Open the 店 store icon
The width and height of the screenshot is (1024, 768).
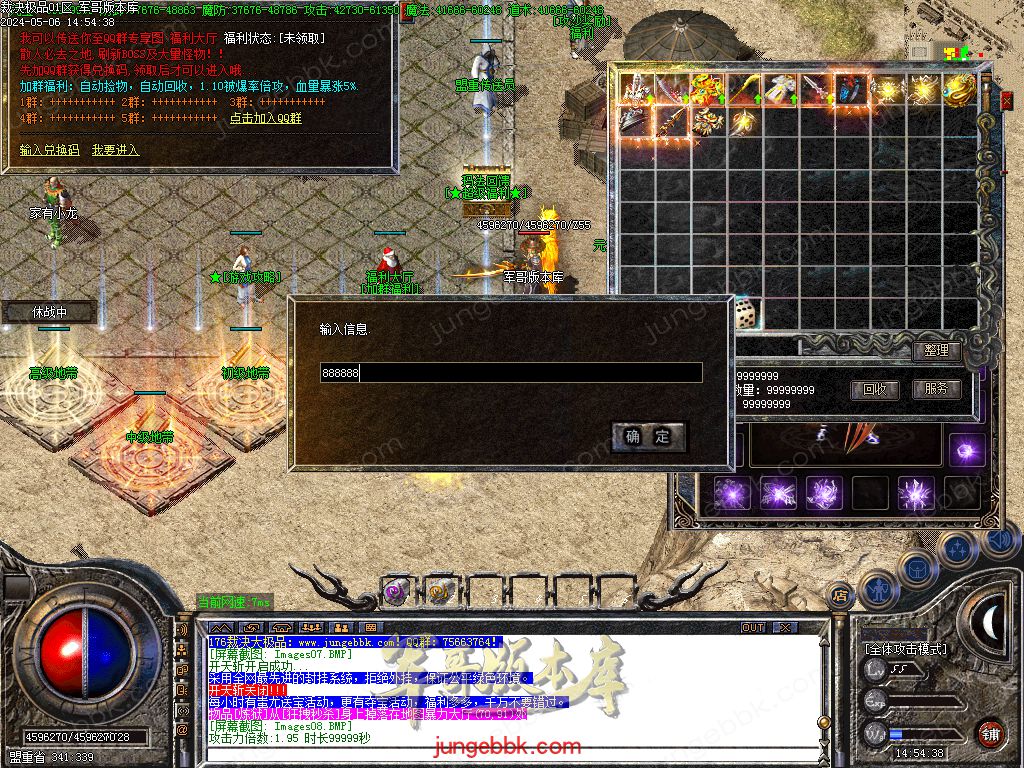point(840,596)
